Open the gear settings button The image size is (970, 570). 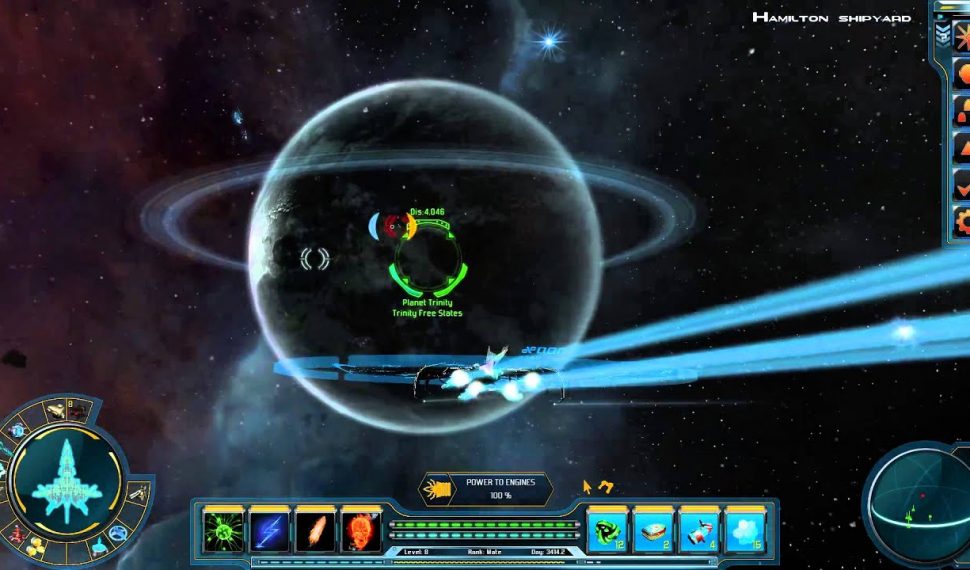(x=961, y=221)
